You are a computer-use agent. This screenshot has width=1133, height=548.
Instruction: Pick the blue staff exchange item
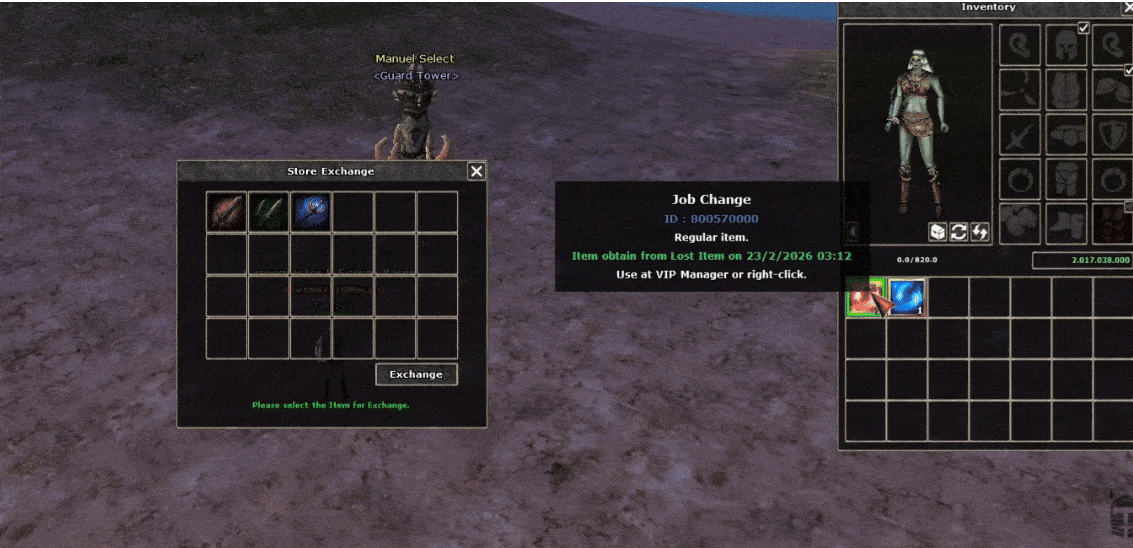(310, 212)
